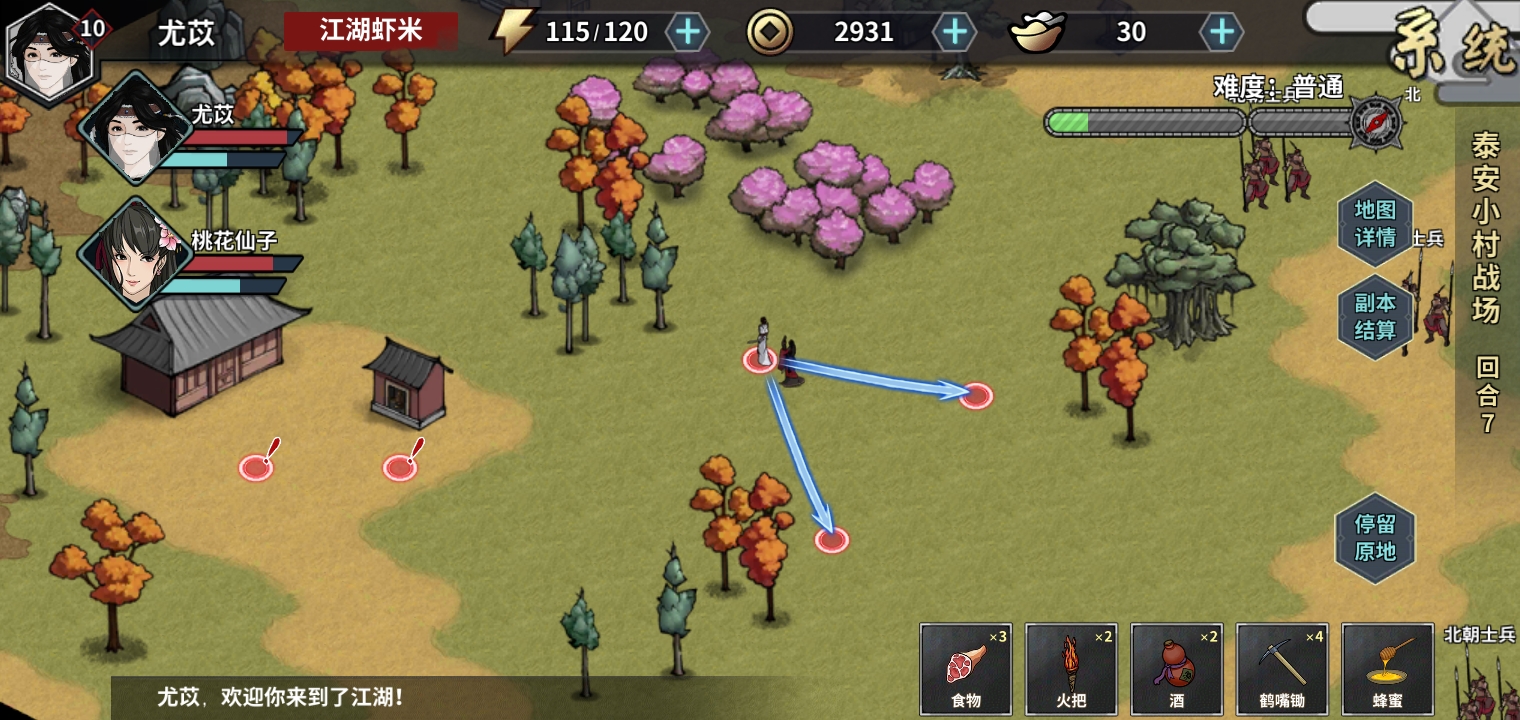Use the 火把 torch item
The width and height of the screenshot is (1520, 720).
click(x=1071, y=668)
